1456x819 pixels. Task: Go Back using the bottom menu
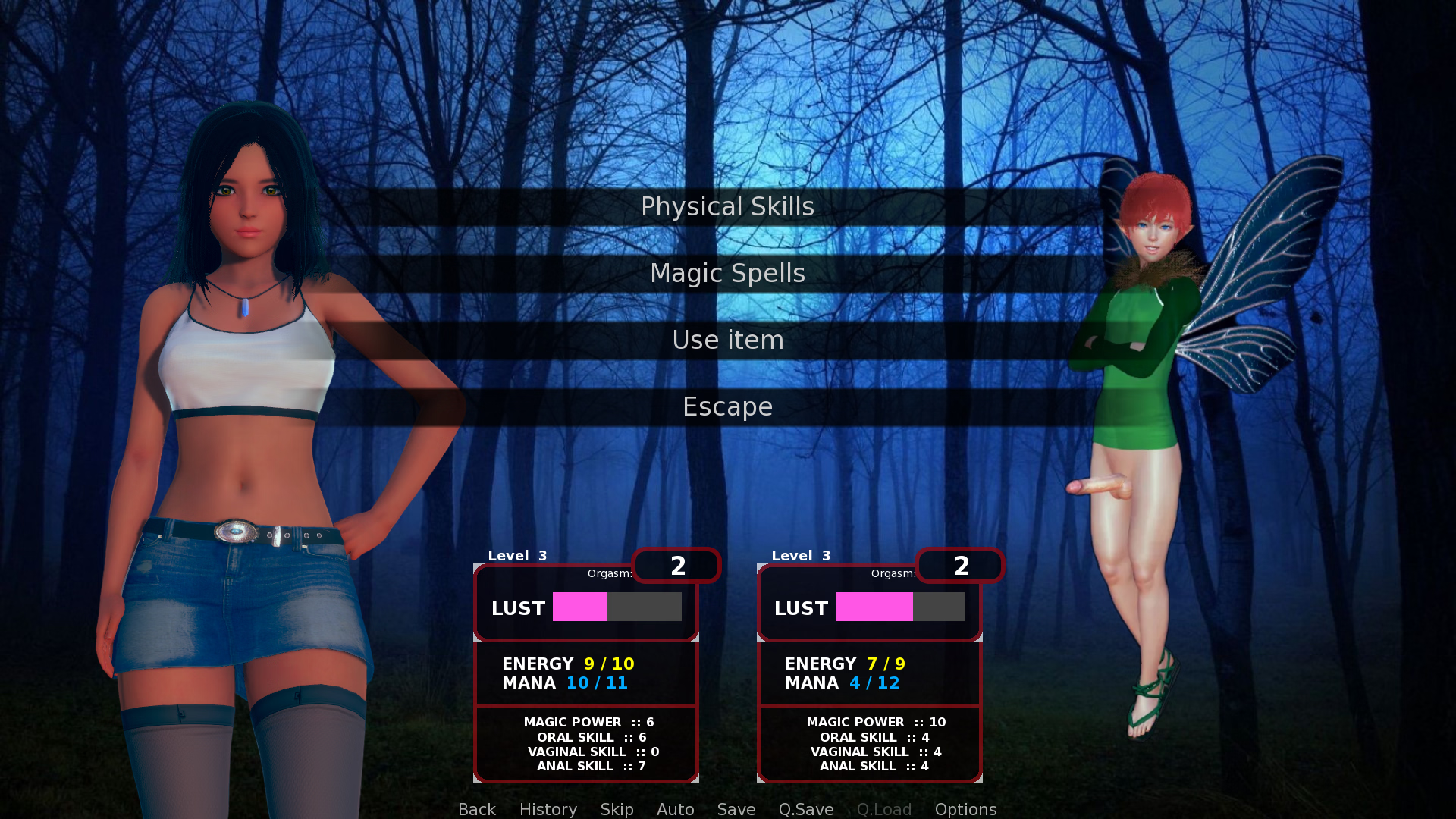[476, 809]
